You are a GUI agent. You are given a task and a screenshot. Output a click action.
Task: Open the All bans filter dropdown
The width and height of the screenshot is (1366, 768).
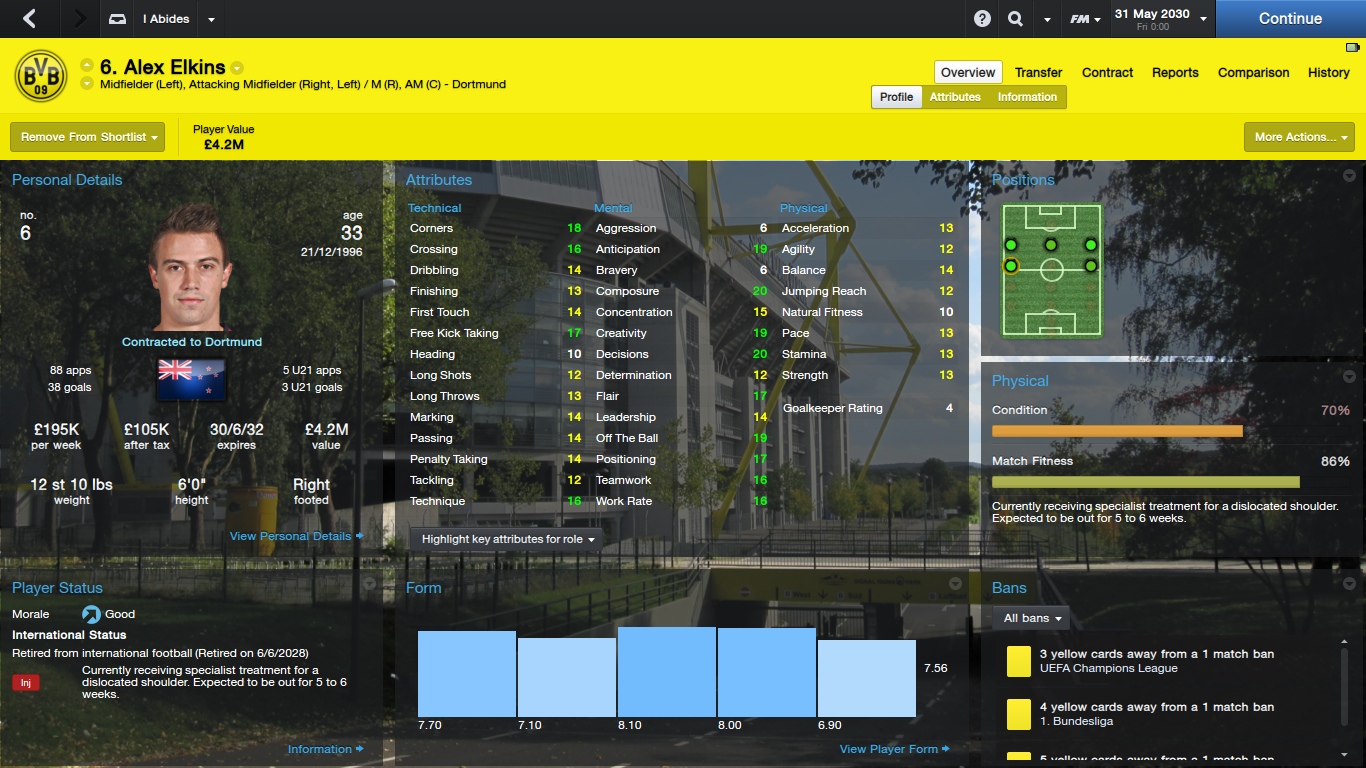(1030, 617)
